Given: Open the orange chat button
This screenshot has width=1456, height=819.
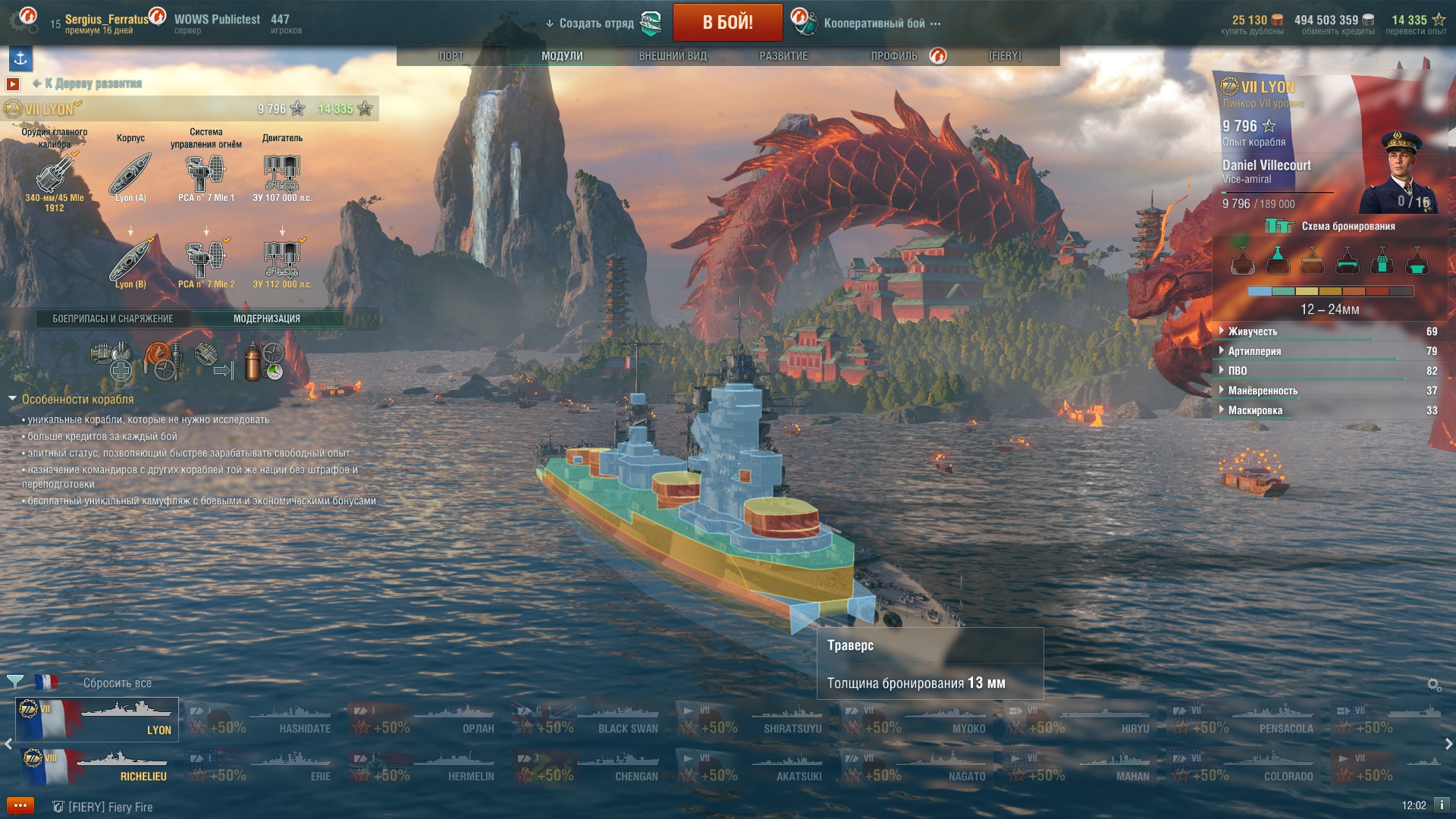Looking at the screenshot, I should click(20, 806).
